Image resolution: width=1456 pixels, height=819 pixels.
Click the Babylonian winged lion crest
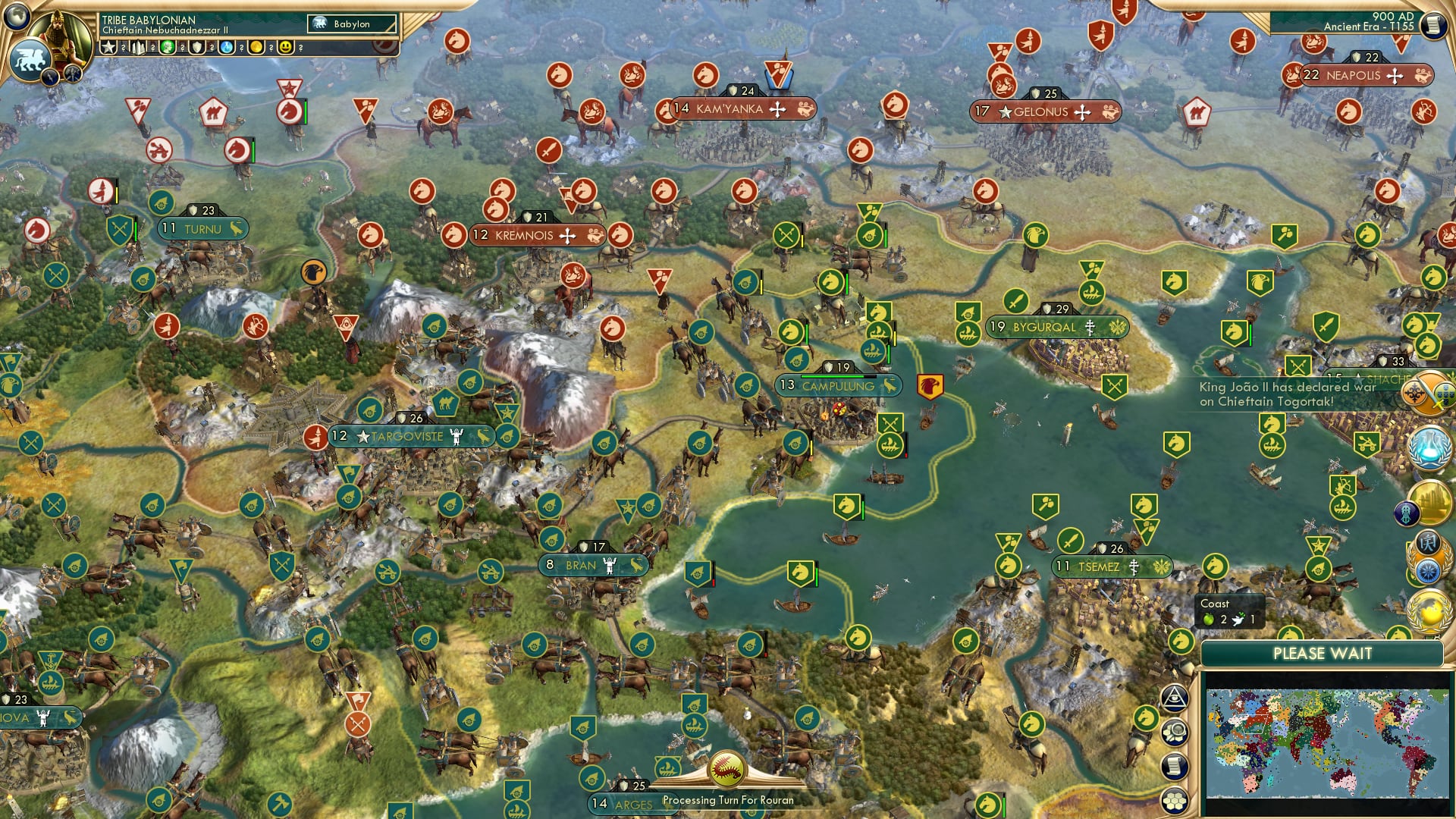(30, 59)
